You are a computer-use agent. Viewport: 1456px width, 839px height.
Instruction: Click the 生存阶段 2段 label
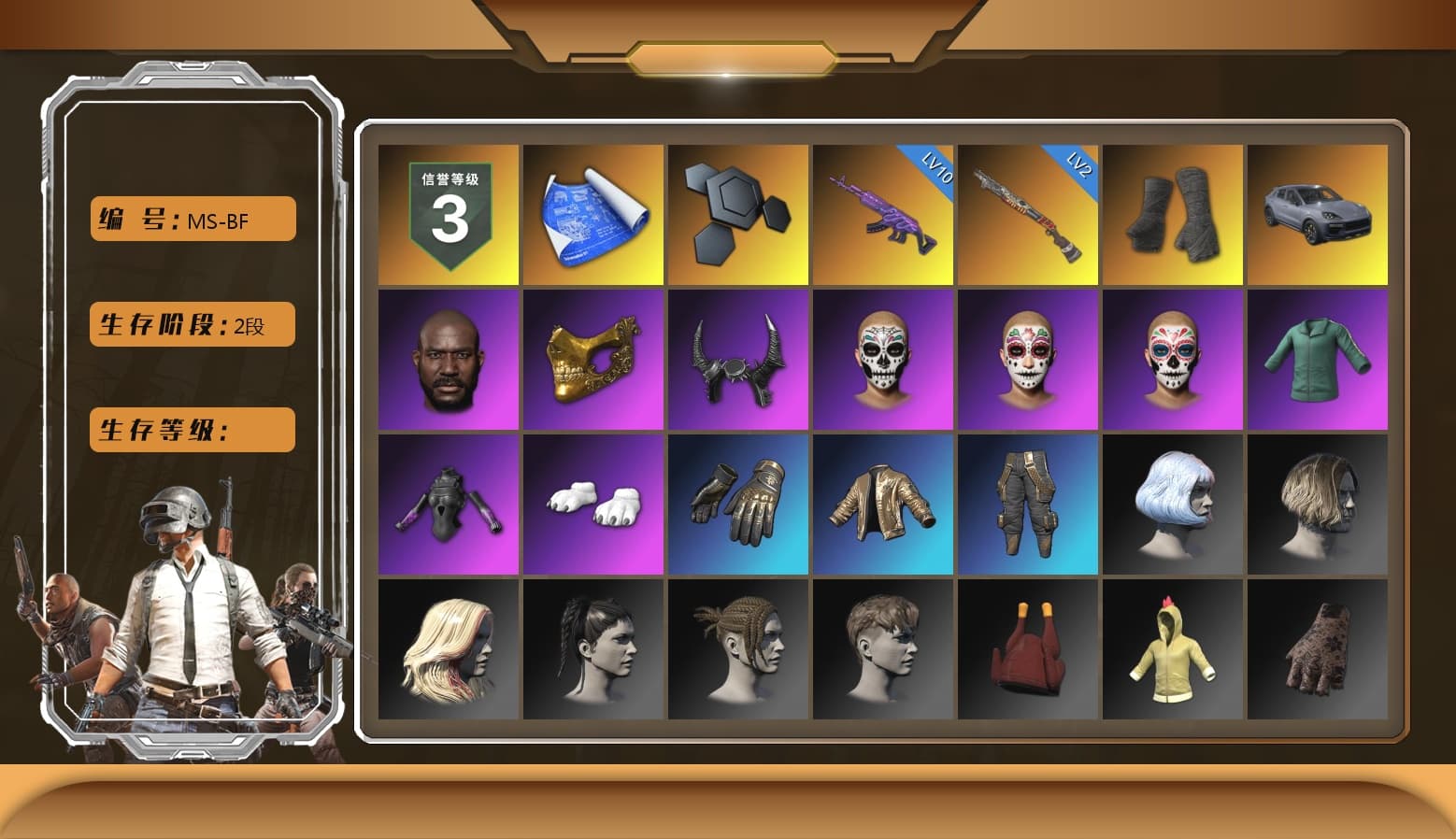pos(191,324)
